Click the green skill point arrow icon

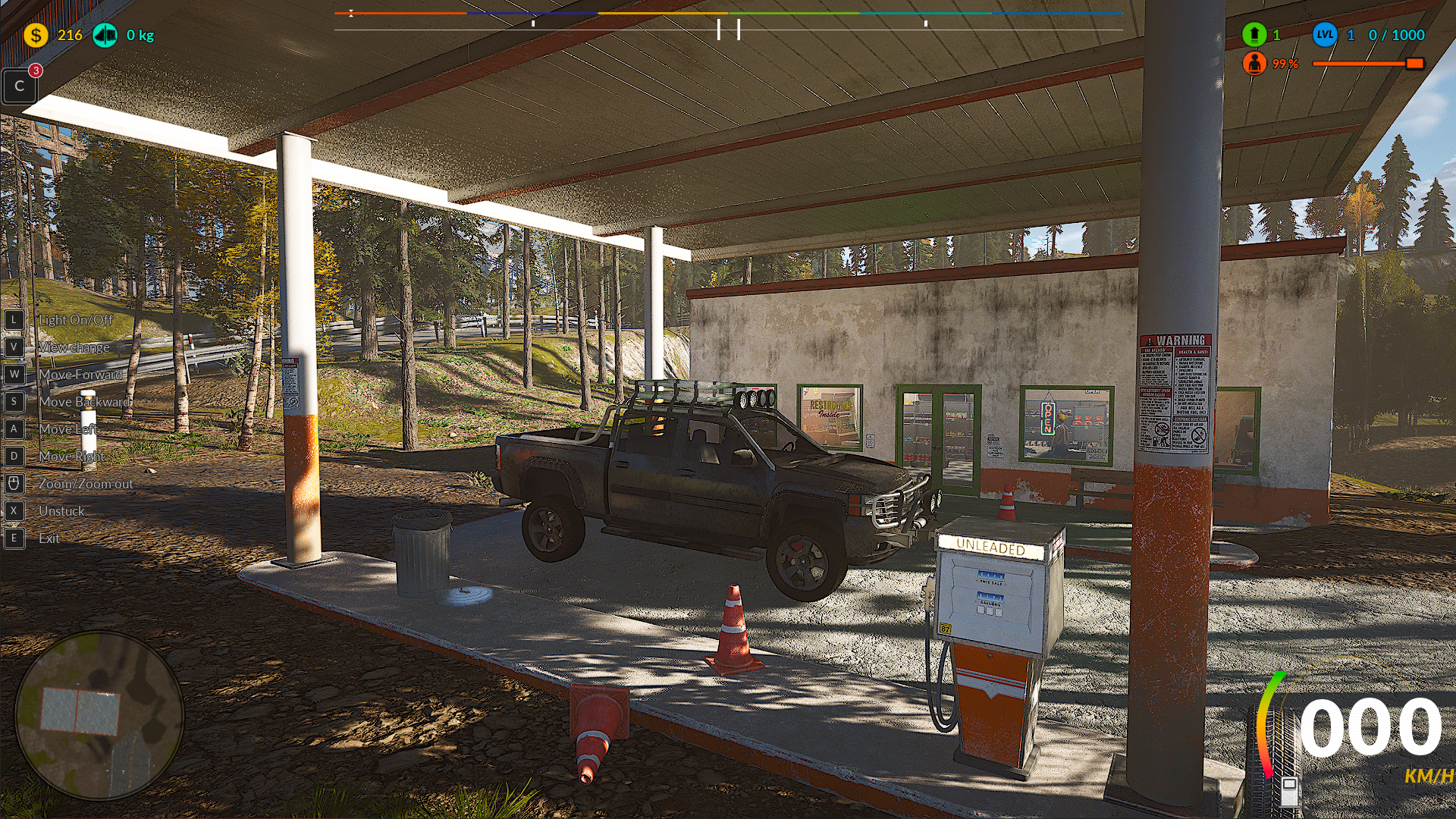pos(1255,34)
